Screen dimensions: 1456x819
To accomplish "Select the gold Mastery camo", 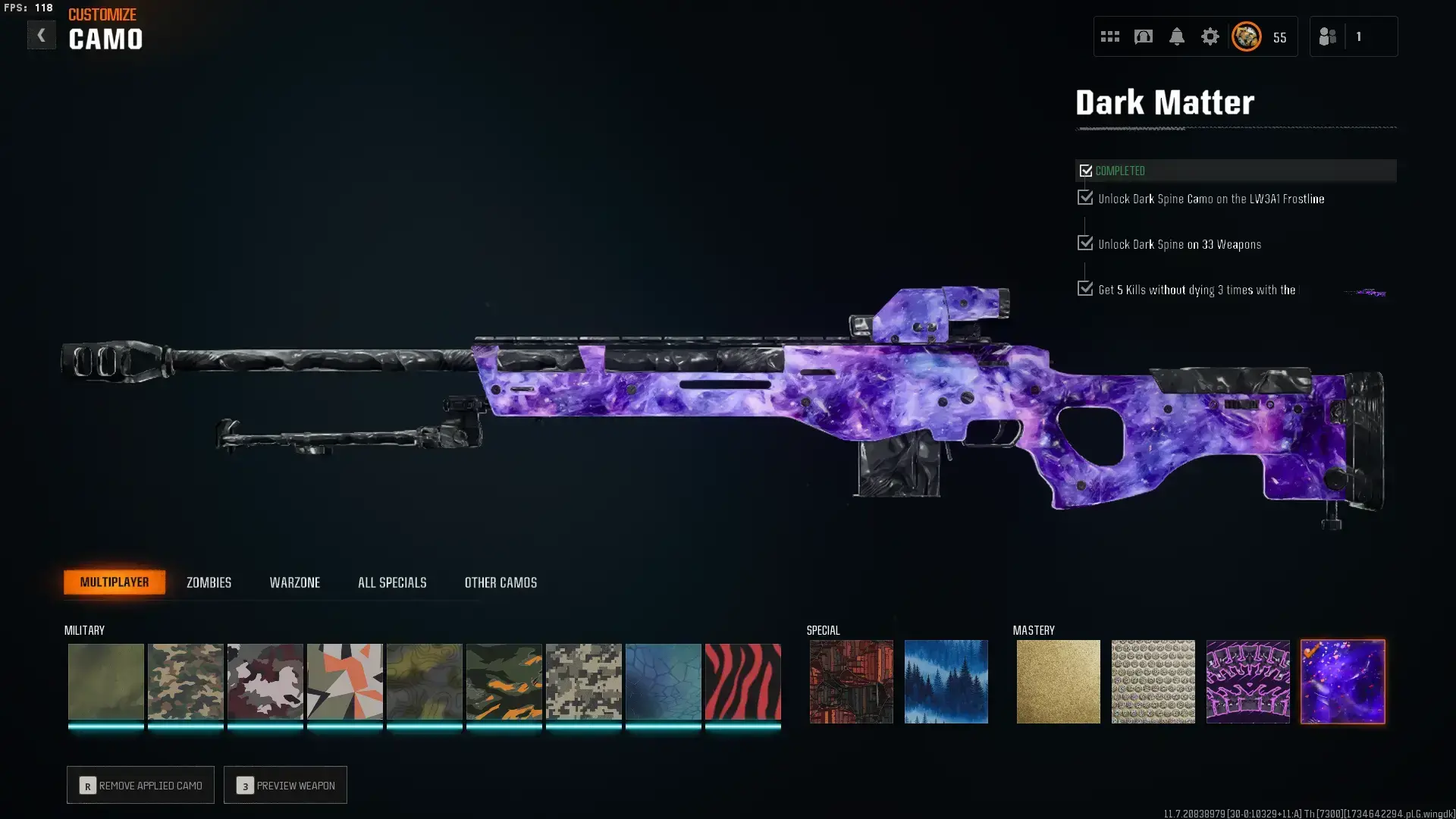I will pyautogui.click(x=1059, y=681).
